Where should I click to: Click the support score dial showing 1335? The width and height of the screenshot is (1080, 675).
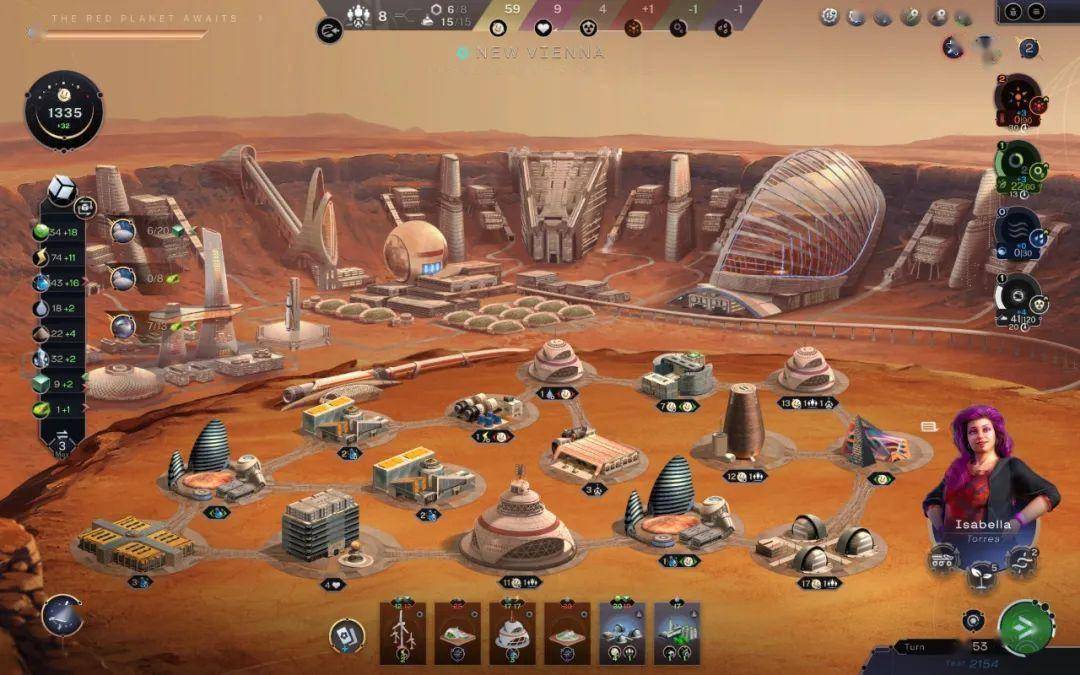[x=64, y=111]
